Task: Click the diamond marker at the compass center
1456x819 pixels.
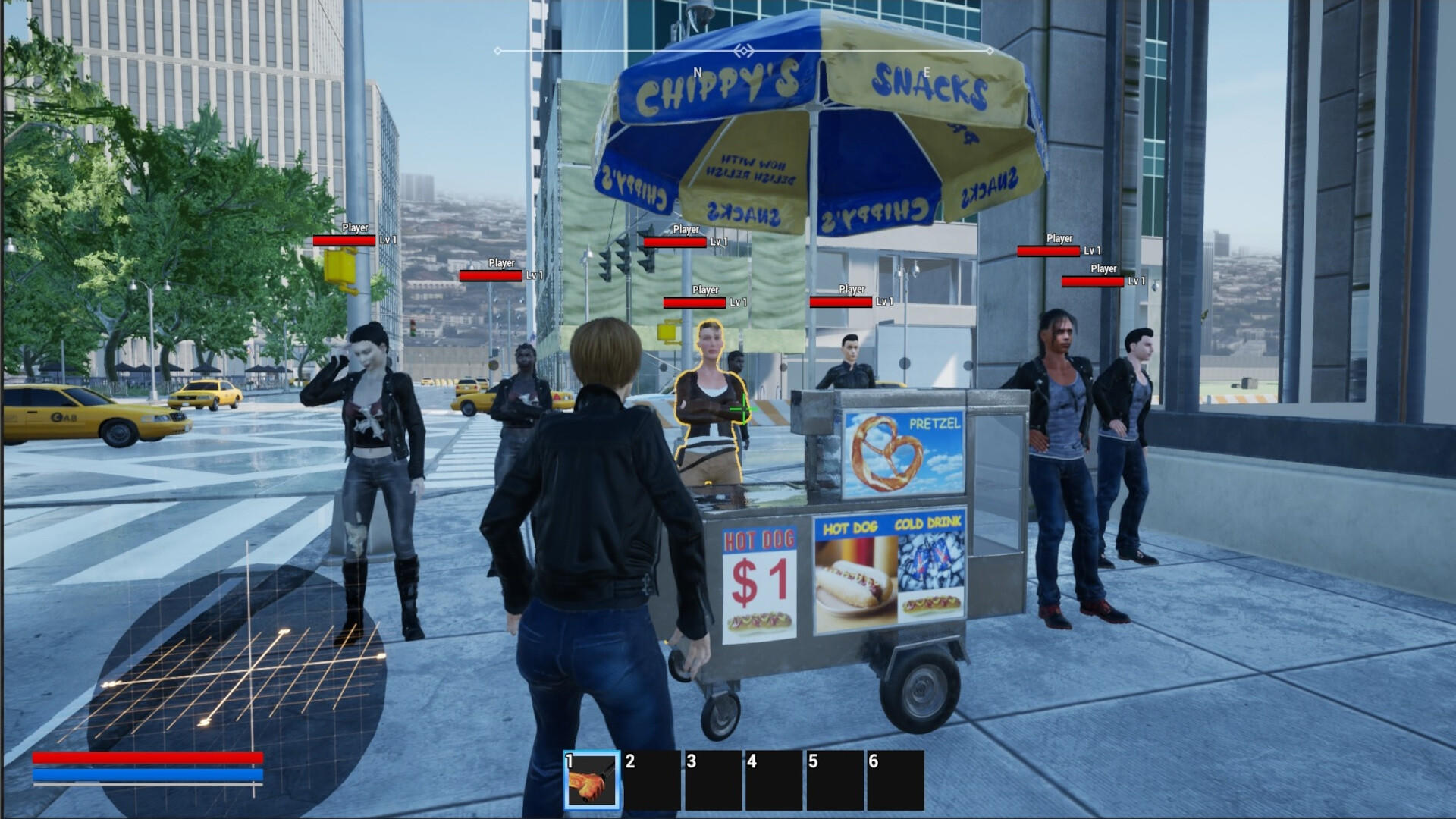Action: (743, 49)
